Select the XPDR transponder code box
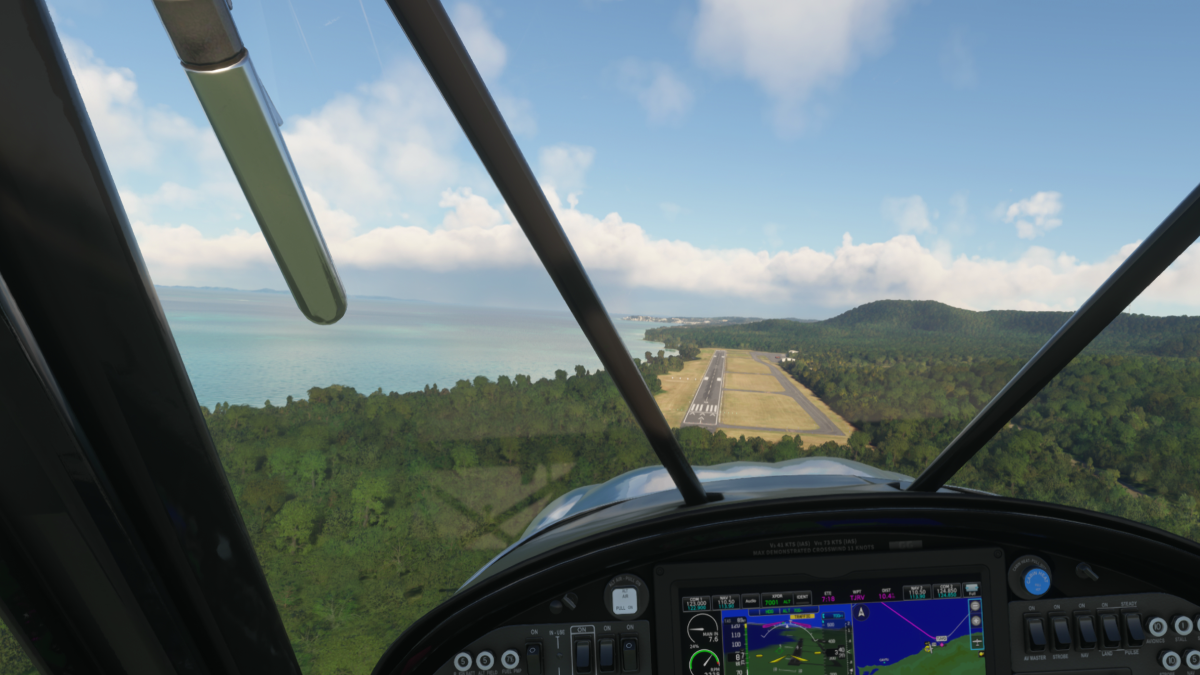The height and width of the screenshot is (675, 1200). pos(774,602)
